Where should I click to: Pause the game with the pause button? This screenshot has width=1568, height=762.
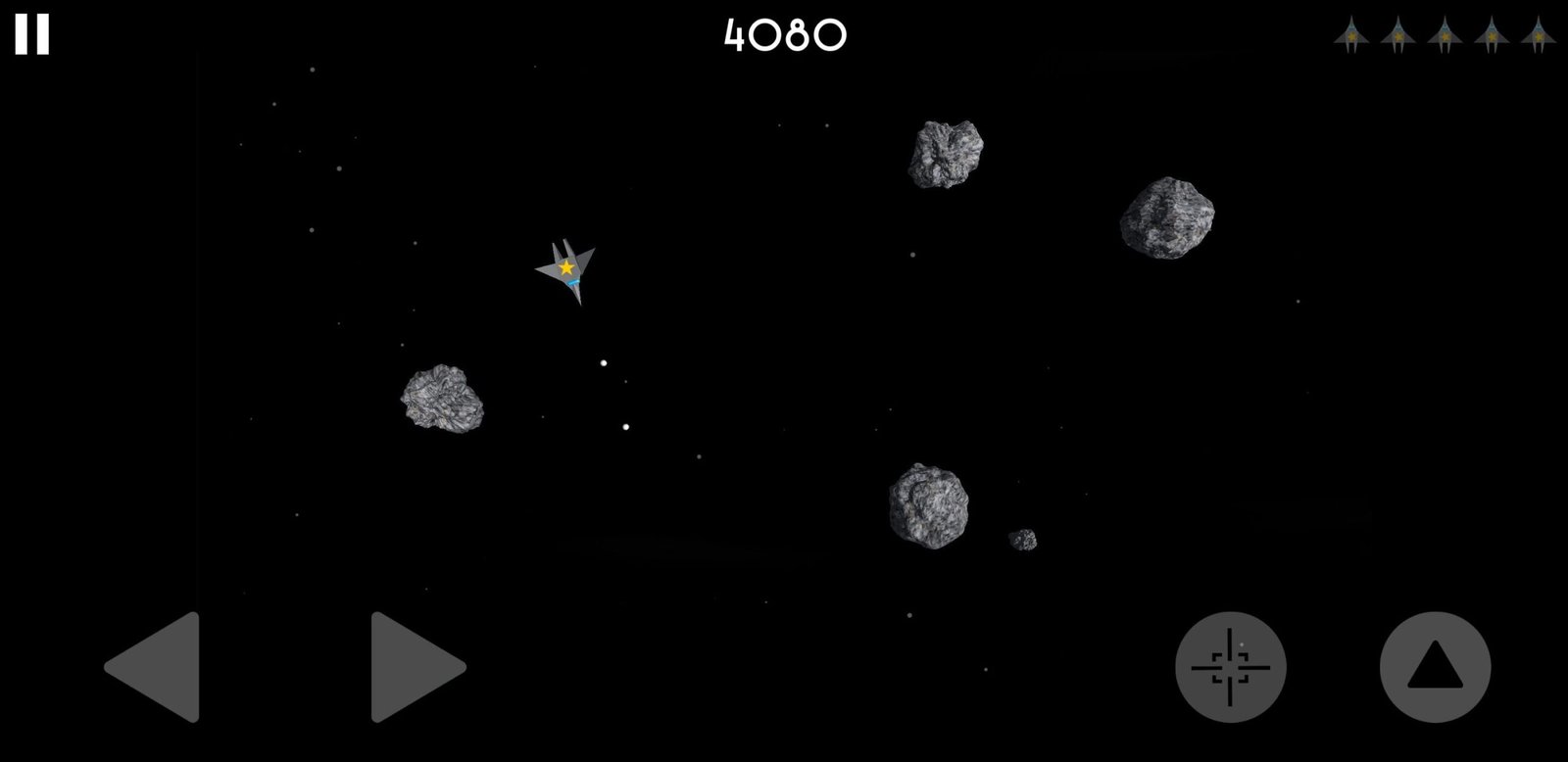31,34
